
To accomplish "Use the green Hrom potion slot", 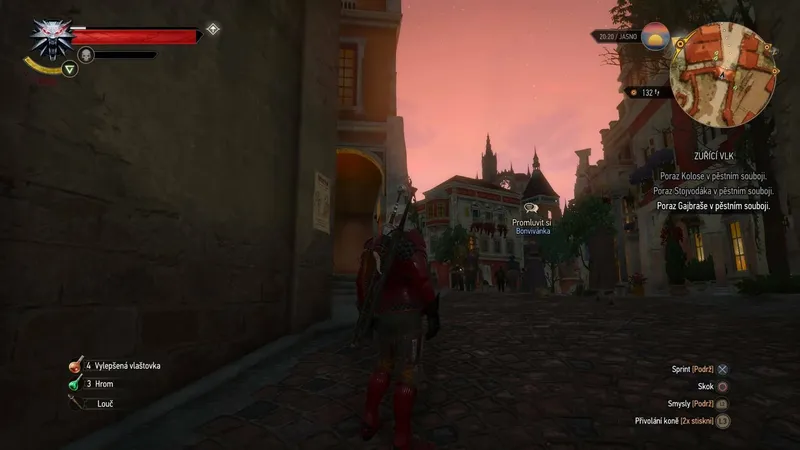I will click(75, 383).
